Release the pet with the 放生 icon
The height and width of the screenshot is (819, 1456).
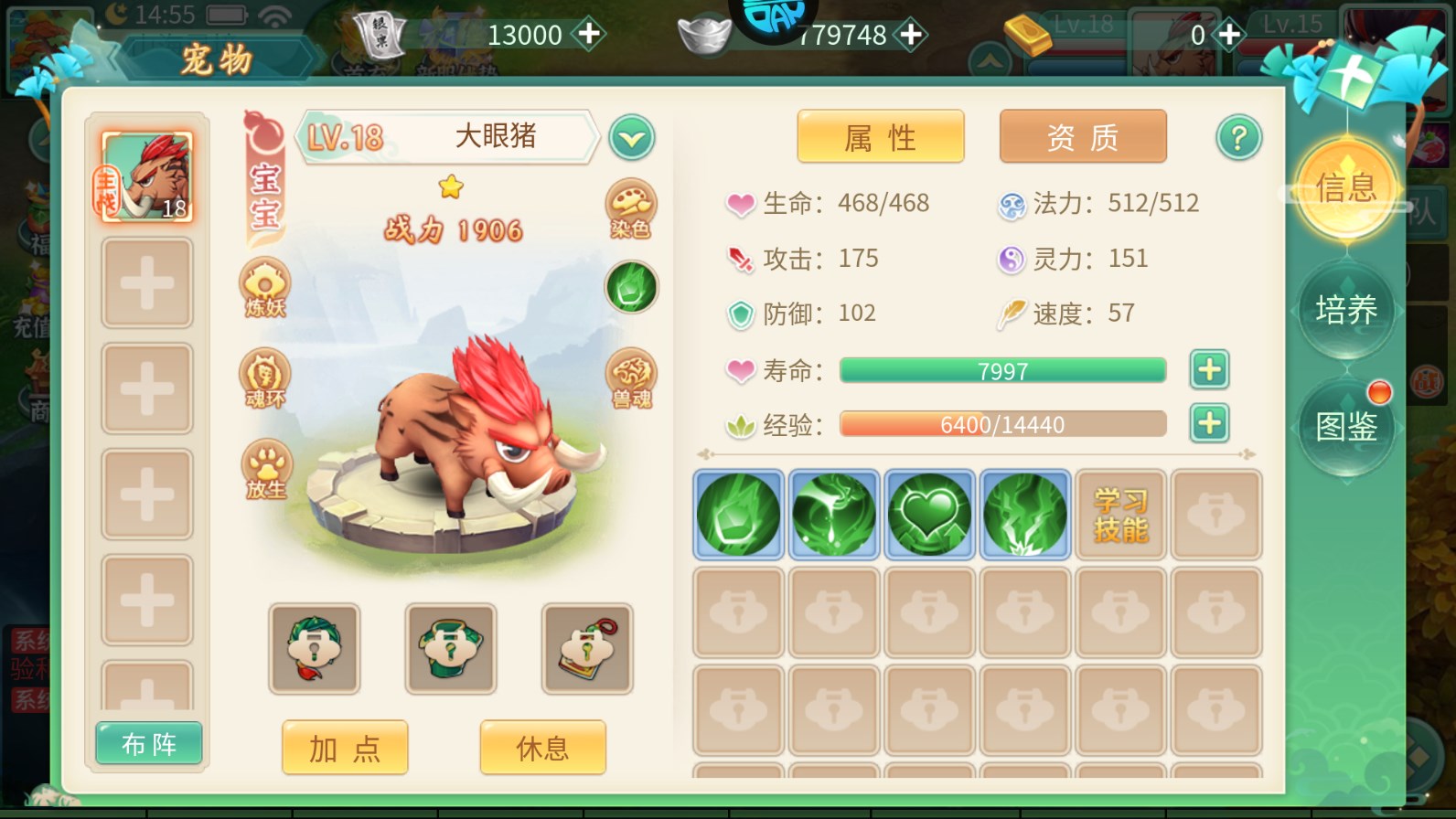(265, 470)
